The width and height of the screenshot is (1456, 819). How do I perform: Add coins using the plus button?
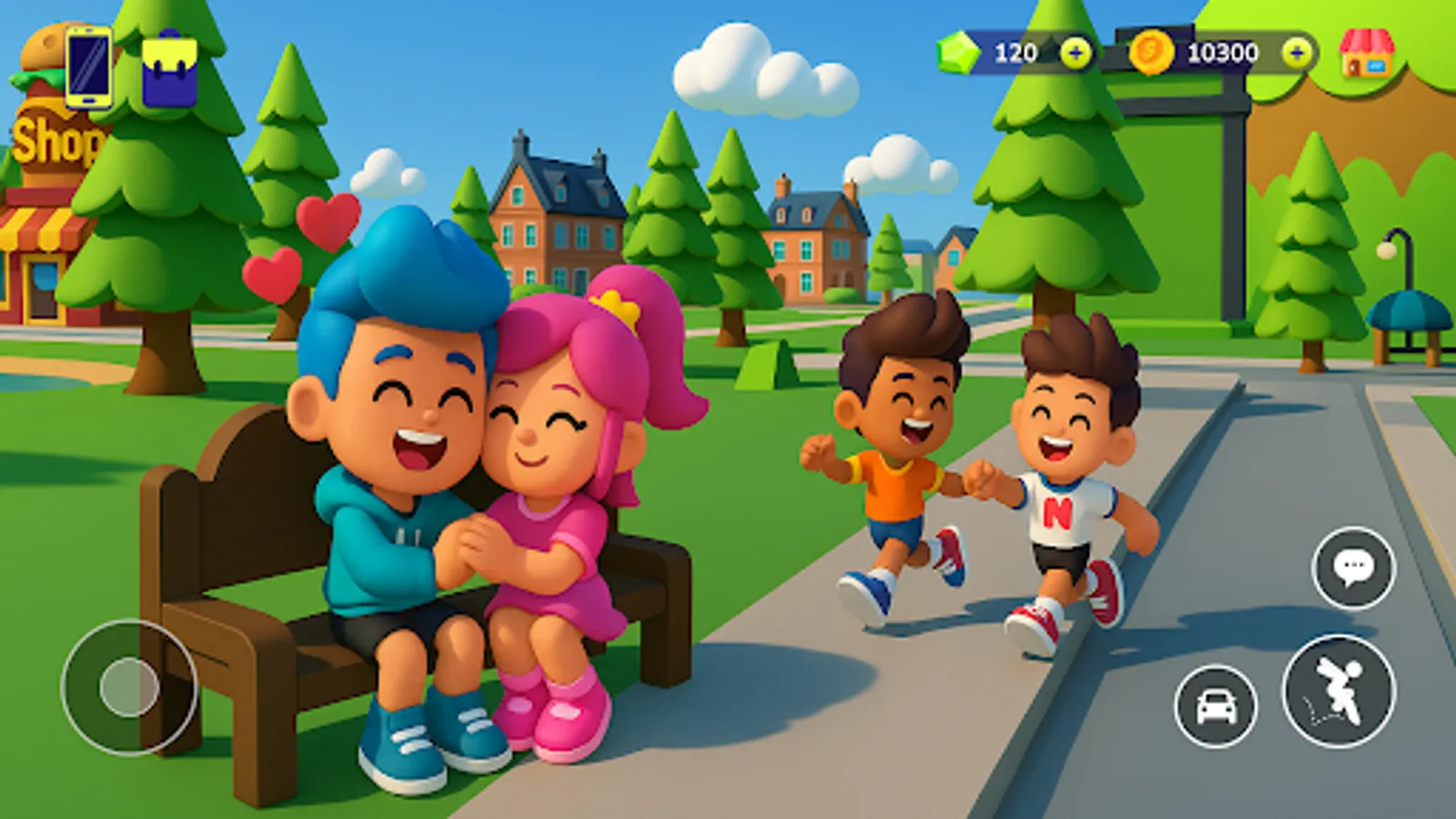[1295, 53]
